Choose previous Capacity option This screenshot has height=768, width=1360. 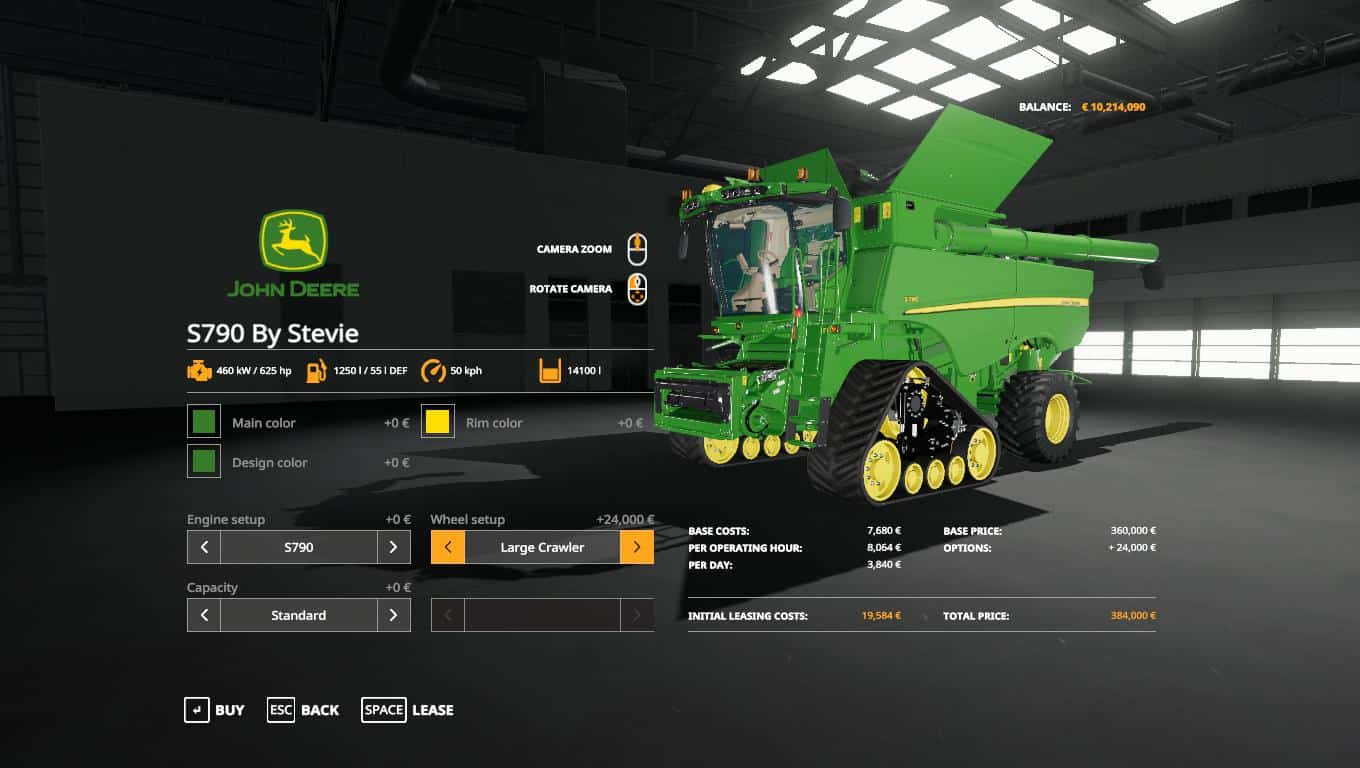pyautogui.click(x=204, y=615)
